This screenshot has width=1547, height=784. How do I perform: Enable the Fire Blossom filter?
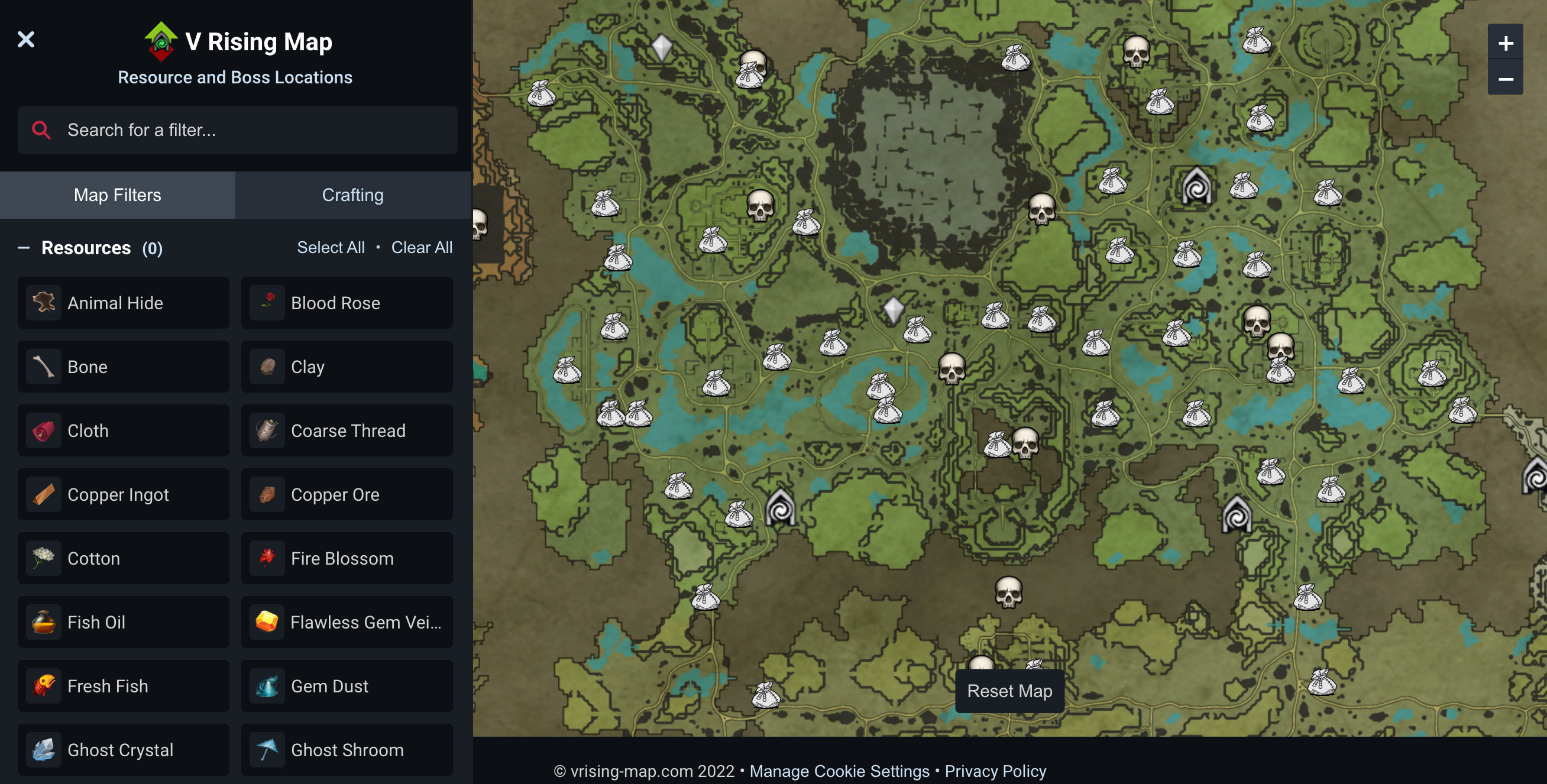click(x=347, y=558)
